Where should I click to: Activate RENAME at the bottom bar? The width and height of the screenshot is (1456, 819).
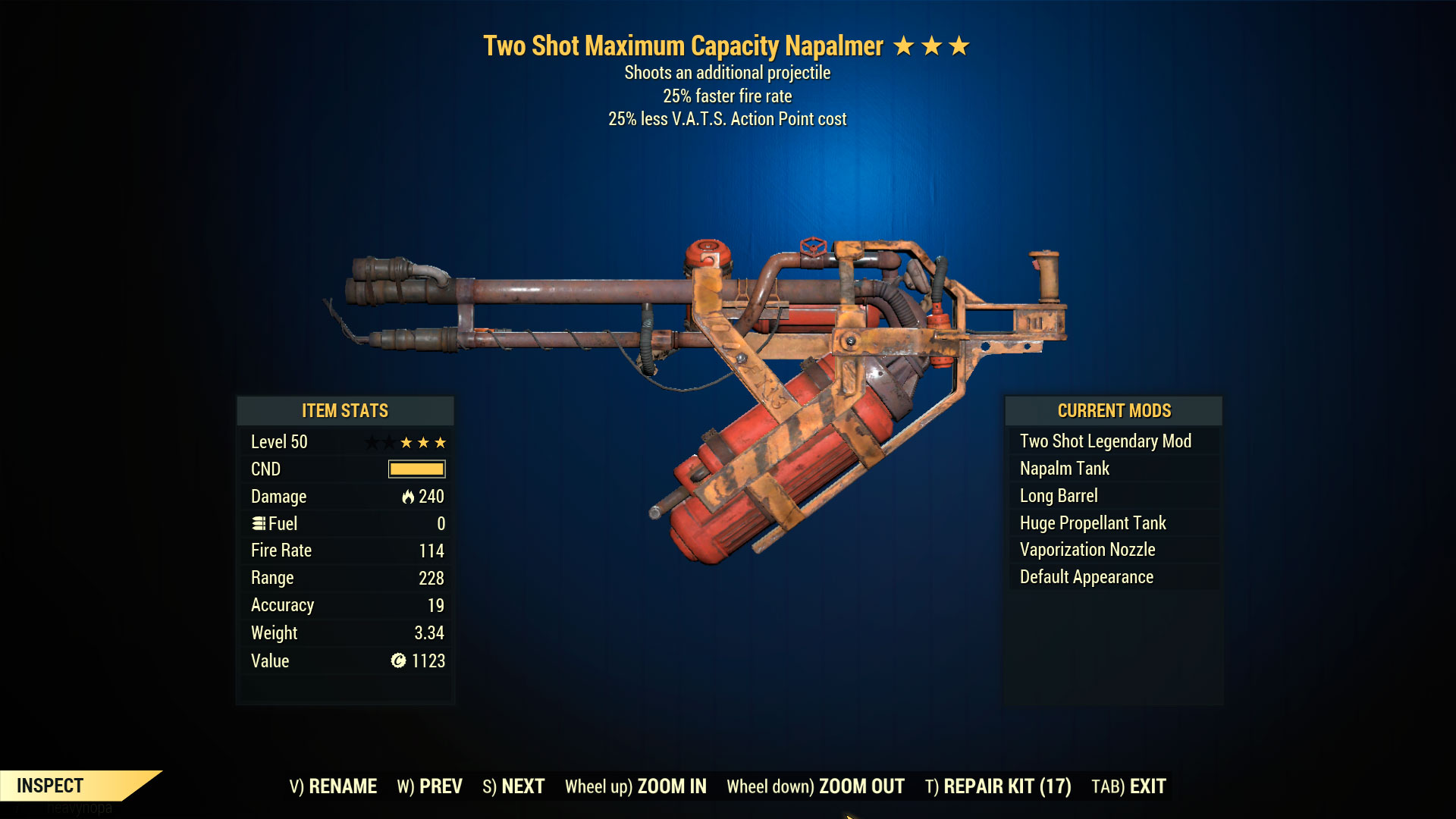[x=334, y=786]
